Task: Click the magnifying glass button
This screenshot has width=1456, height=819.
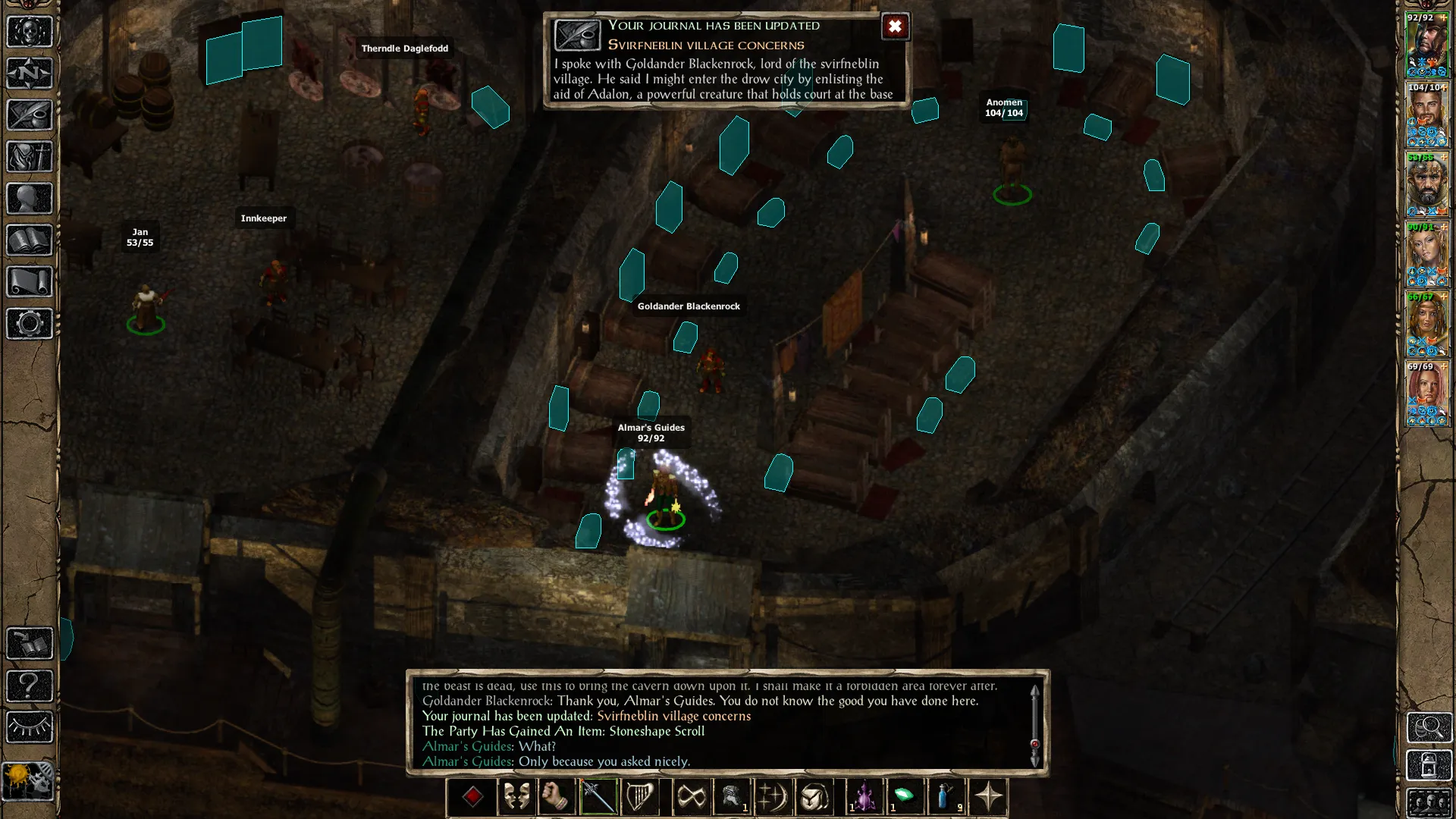Action: tap(1429, 727)
